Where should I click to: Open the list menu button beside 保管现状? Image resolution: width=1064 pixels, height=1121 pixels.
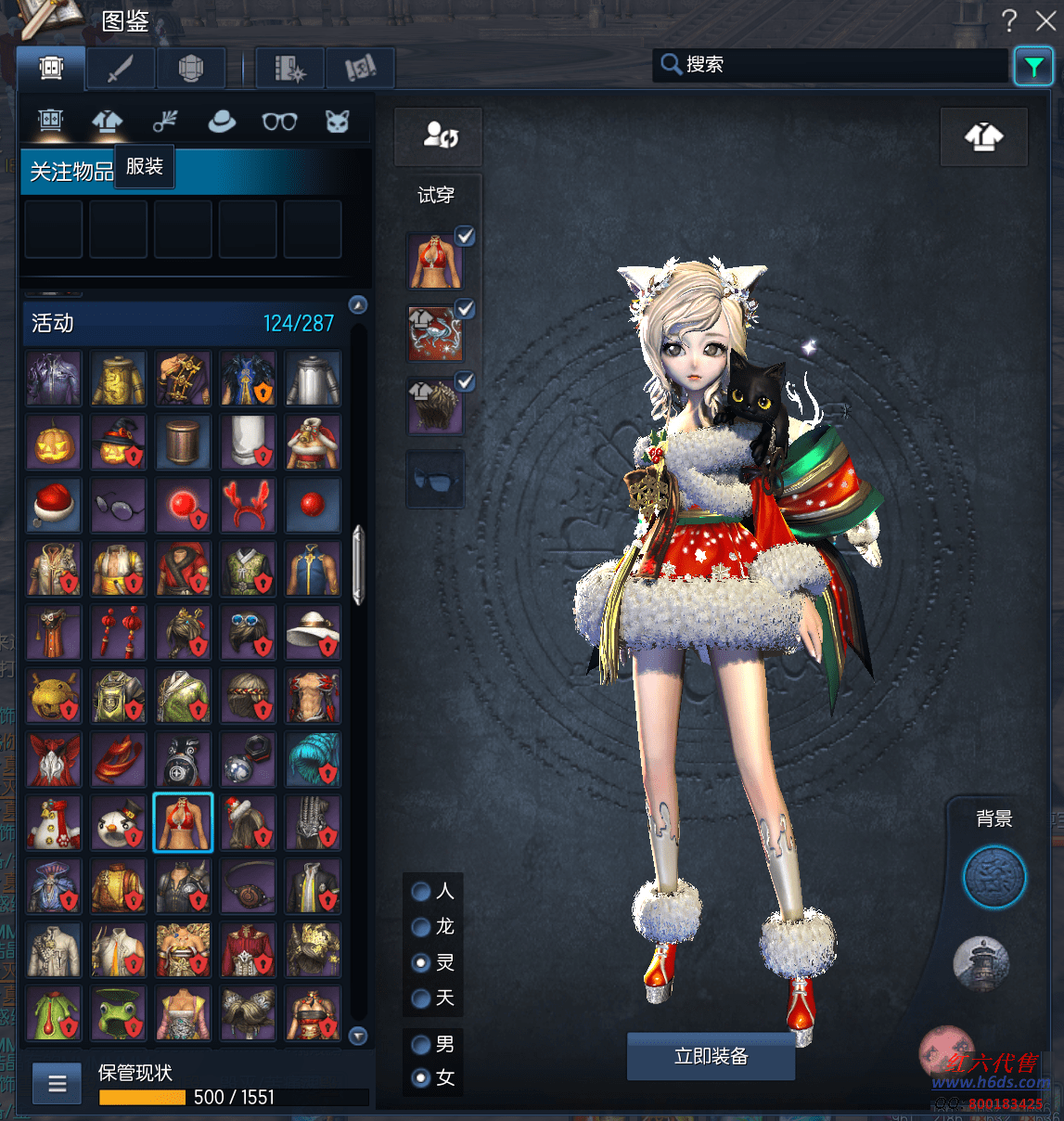(58, 1083)
